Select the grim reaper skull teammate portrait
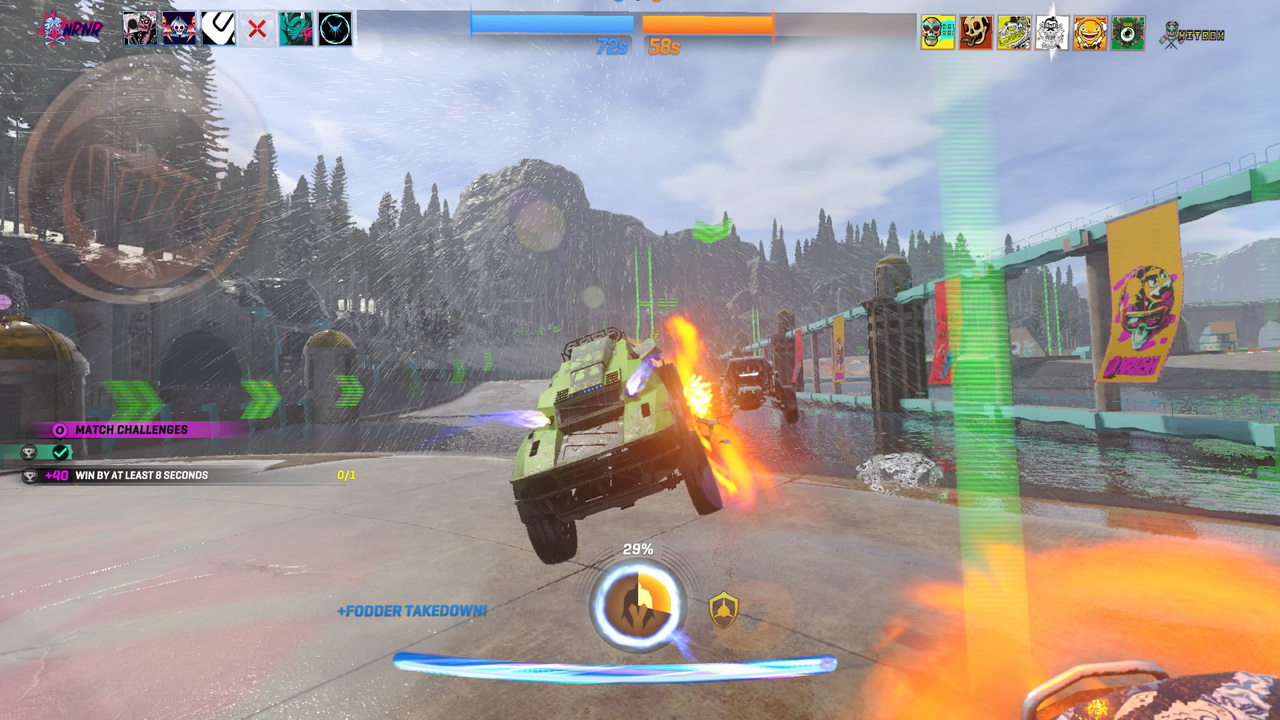Screen dimensions: 1280x720 [179, 29]
